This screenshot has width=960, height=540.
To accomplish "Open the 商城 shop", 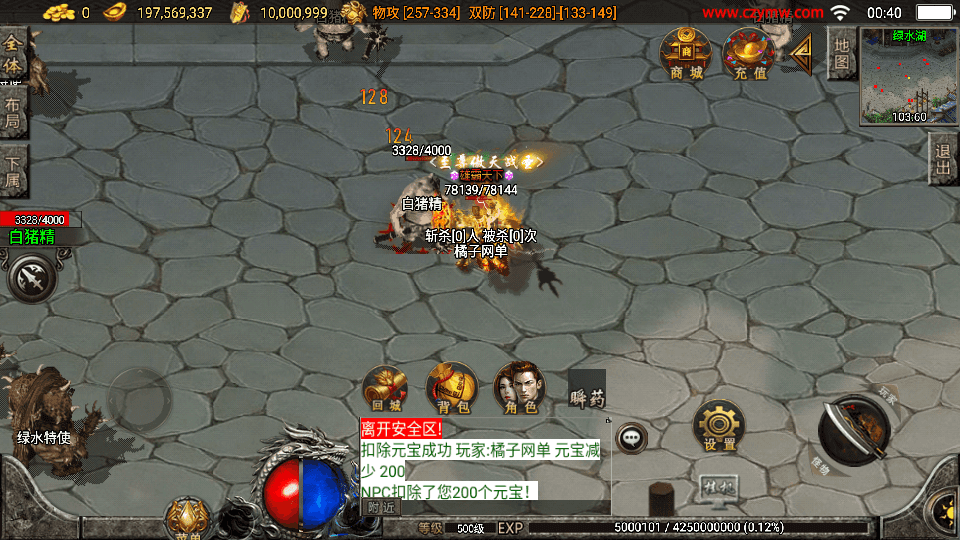I will (687, 53).
